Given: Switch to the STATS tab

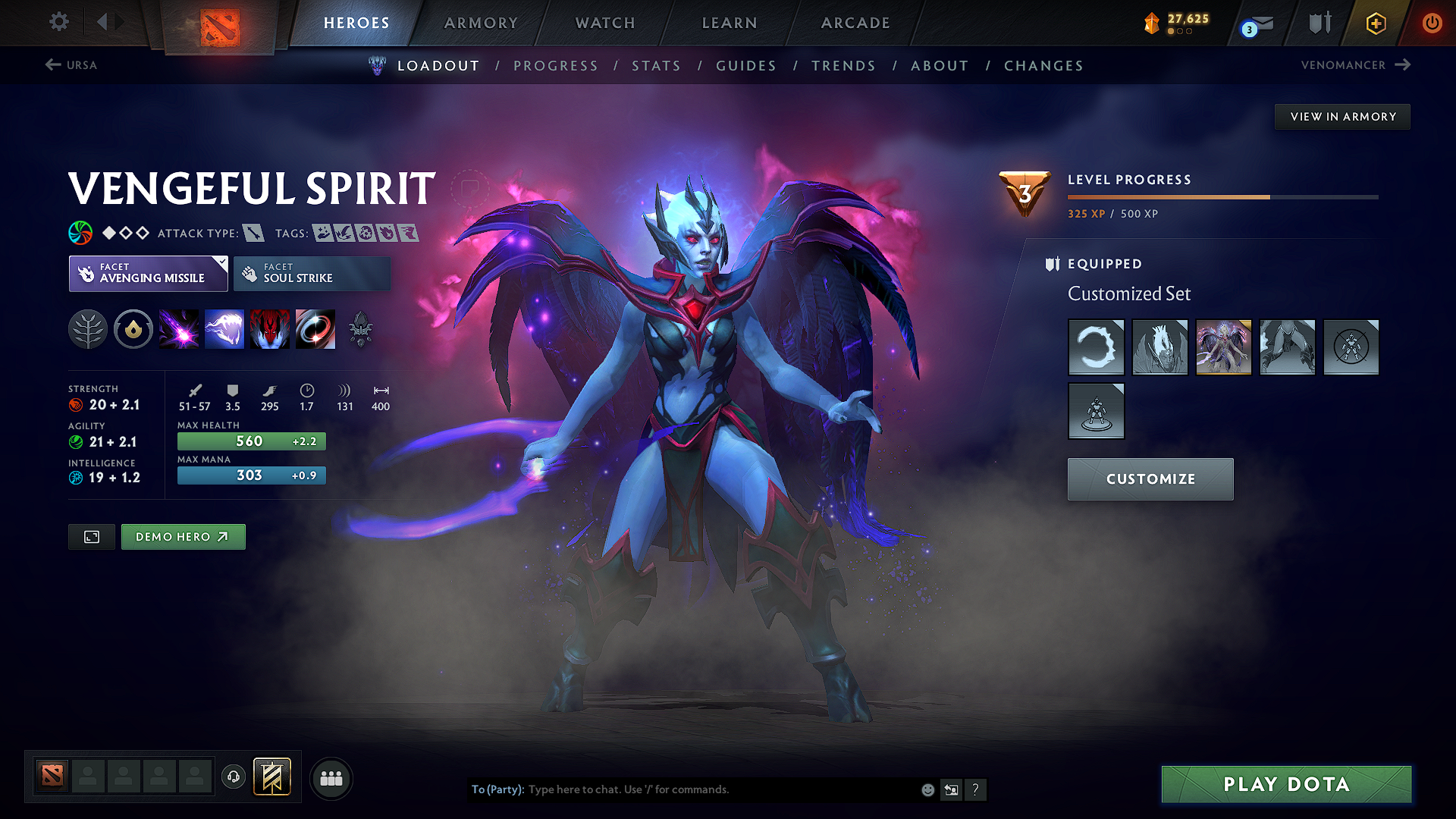Looking at the screenshot, I should click(x=657, y=66).
